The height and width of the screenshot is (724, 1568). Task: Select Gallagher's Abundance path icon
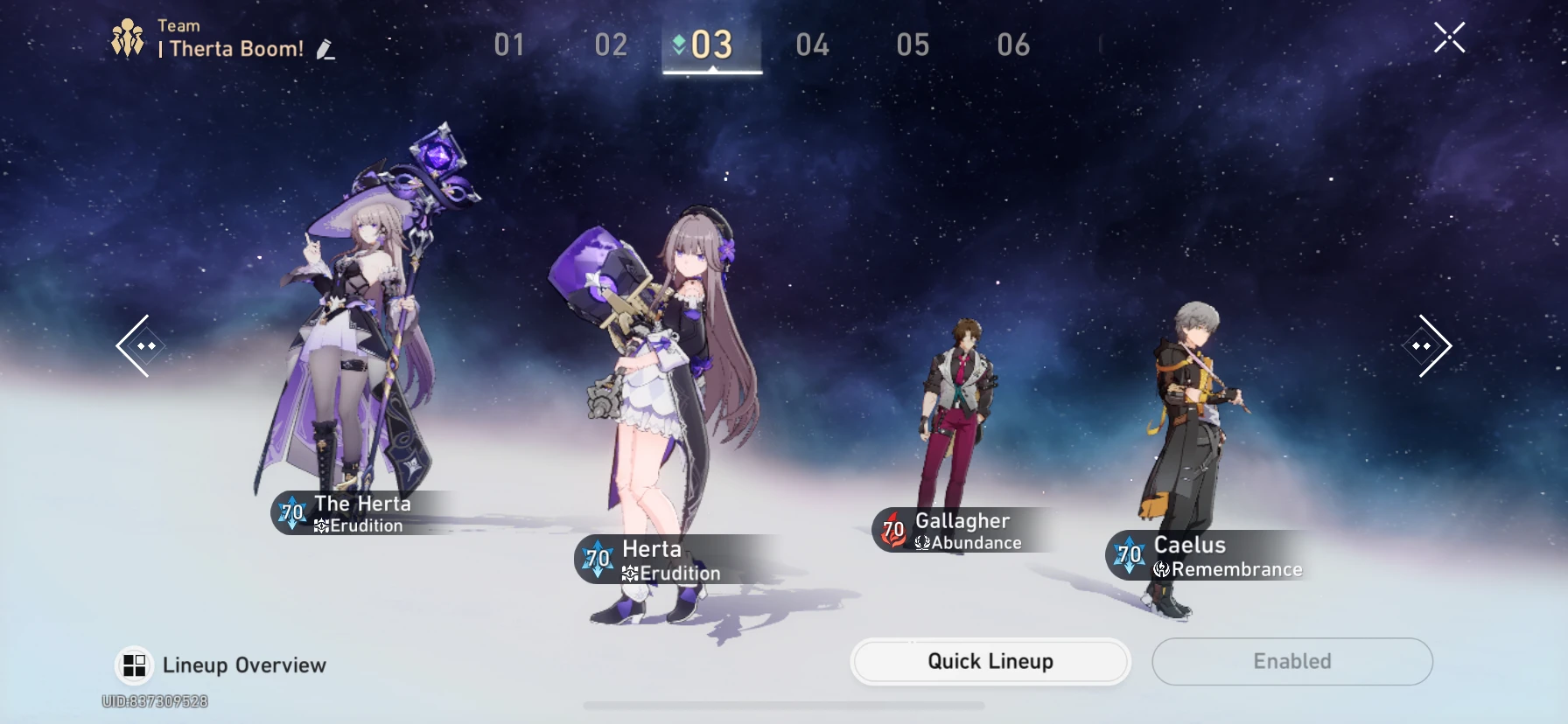click(x=920, y=542)
